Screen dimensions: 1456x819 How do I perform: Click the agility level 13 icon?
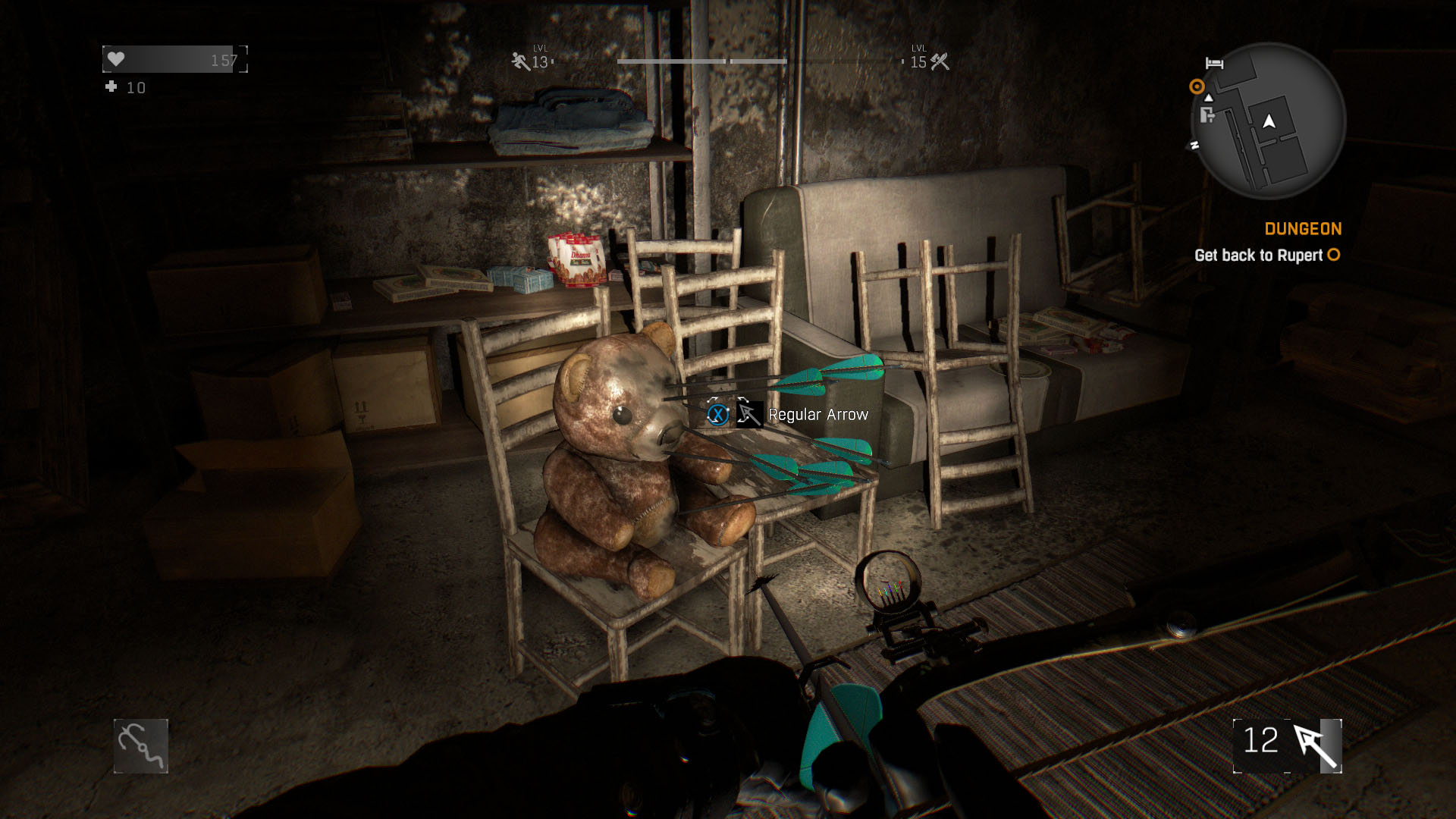[x=521, y=61]
